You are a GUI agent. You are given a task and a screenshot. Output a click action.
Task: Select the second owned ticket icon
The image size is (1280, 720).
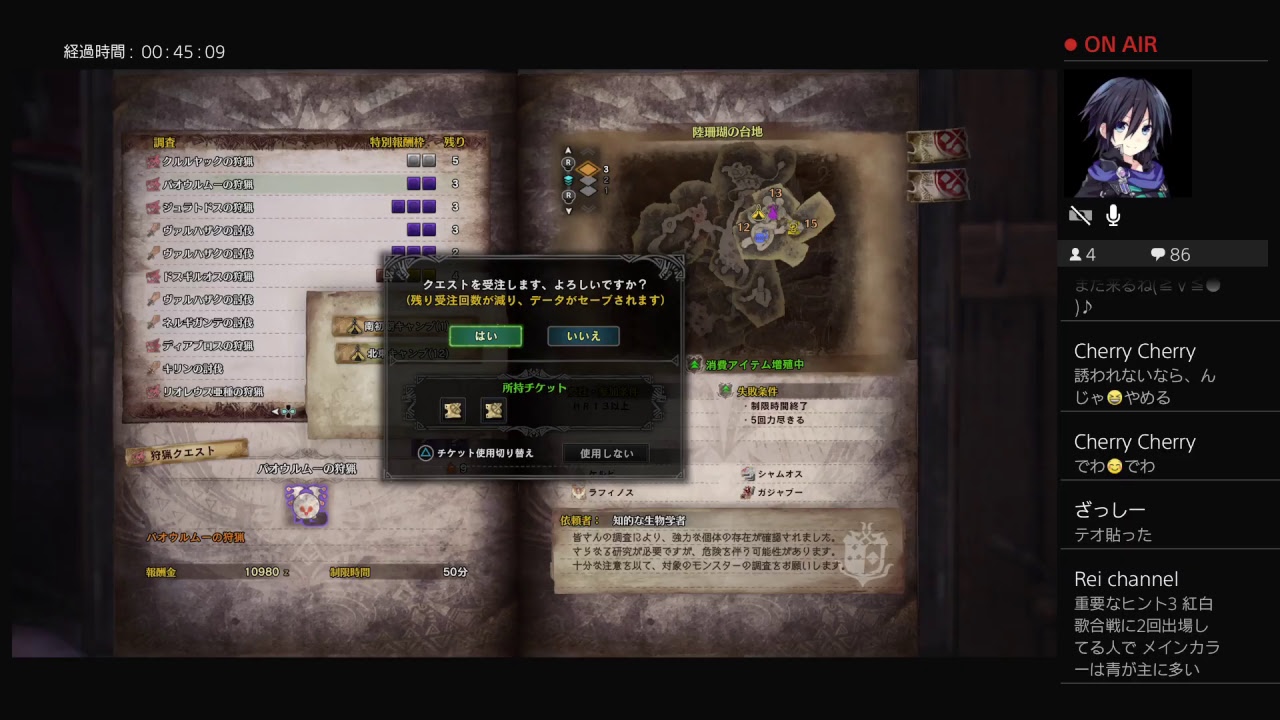tap(493, 410)
